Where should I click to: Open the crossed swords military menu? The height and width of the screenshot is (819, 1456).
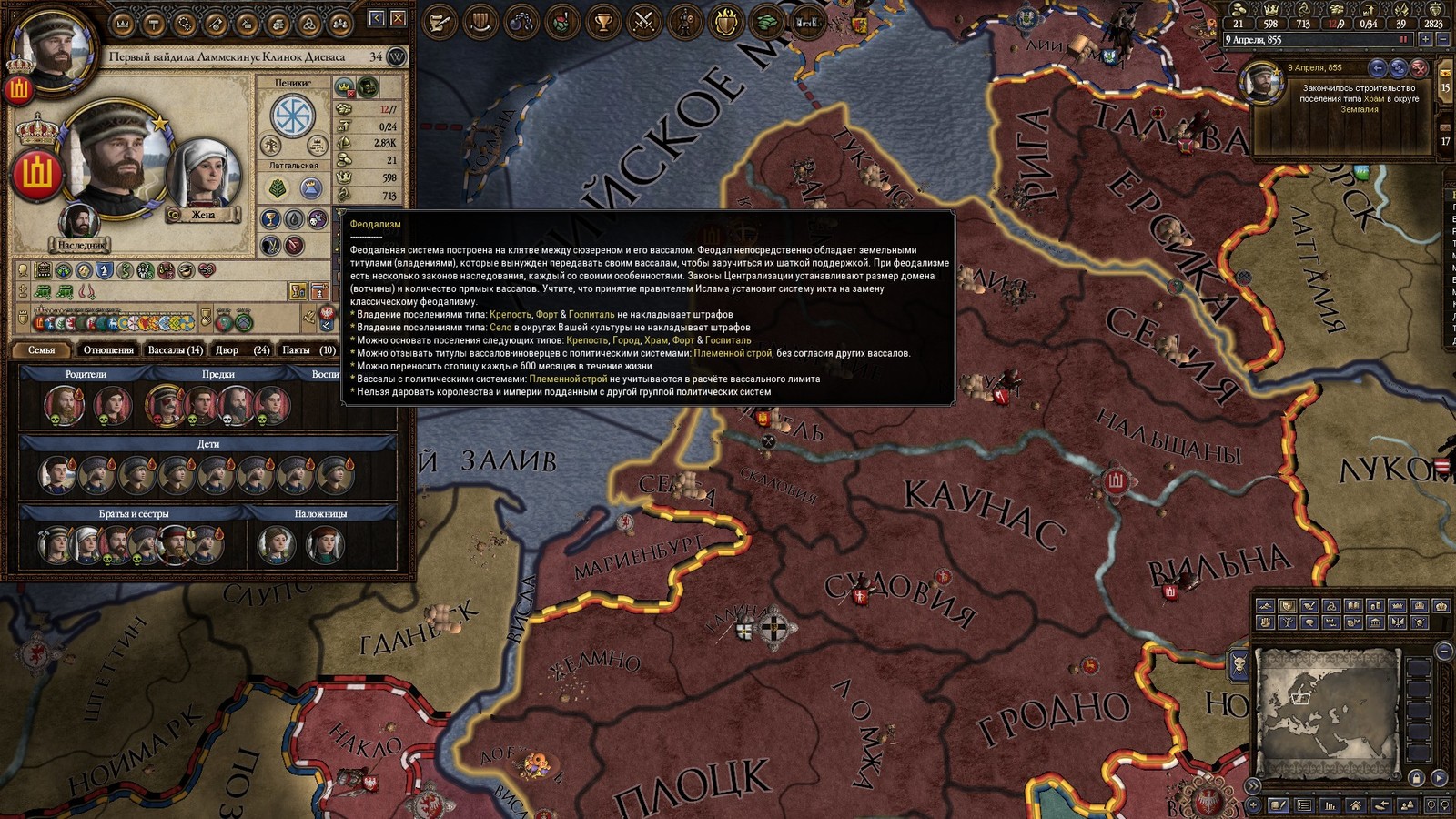point(644,21)
